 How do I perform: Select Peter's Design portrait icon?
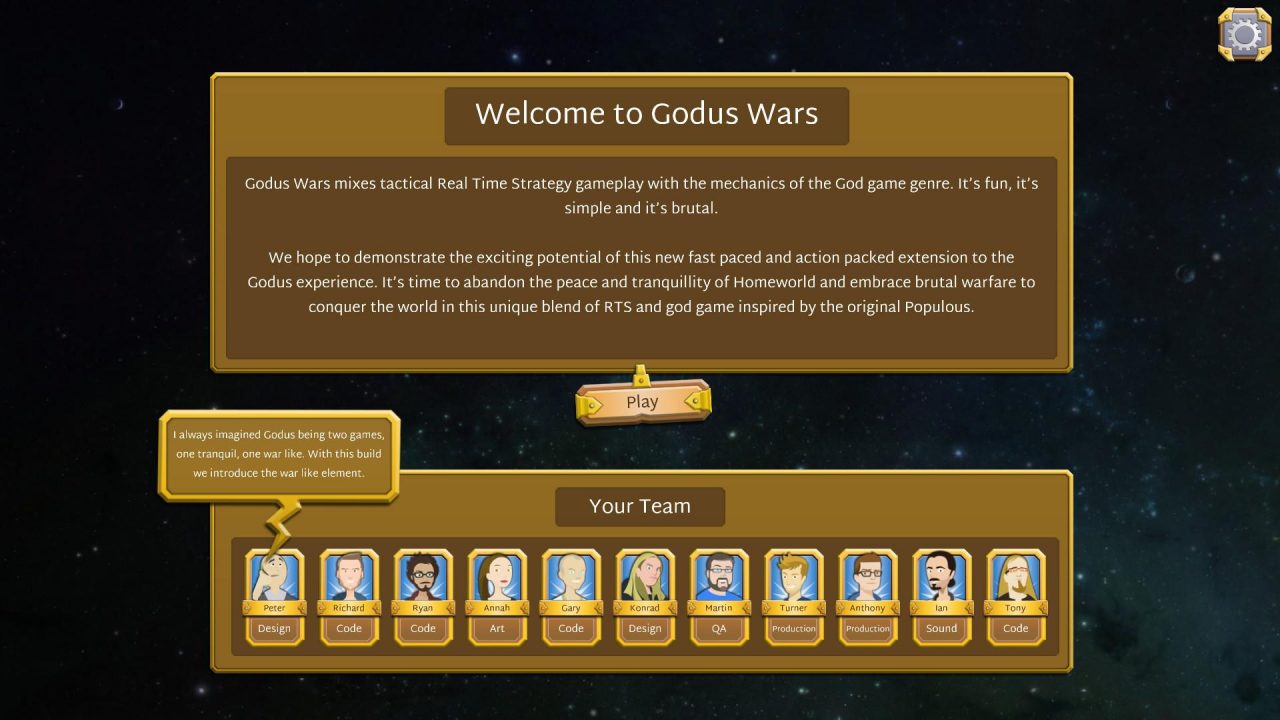point(274,577)
